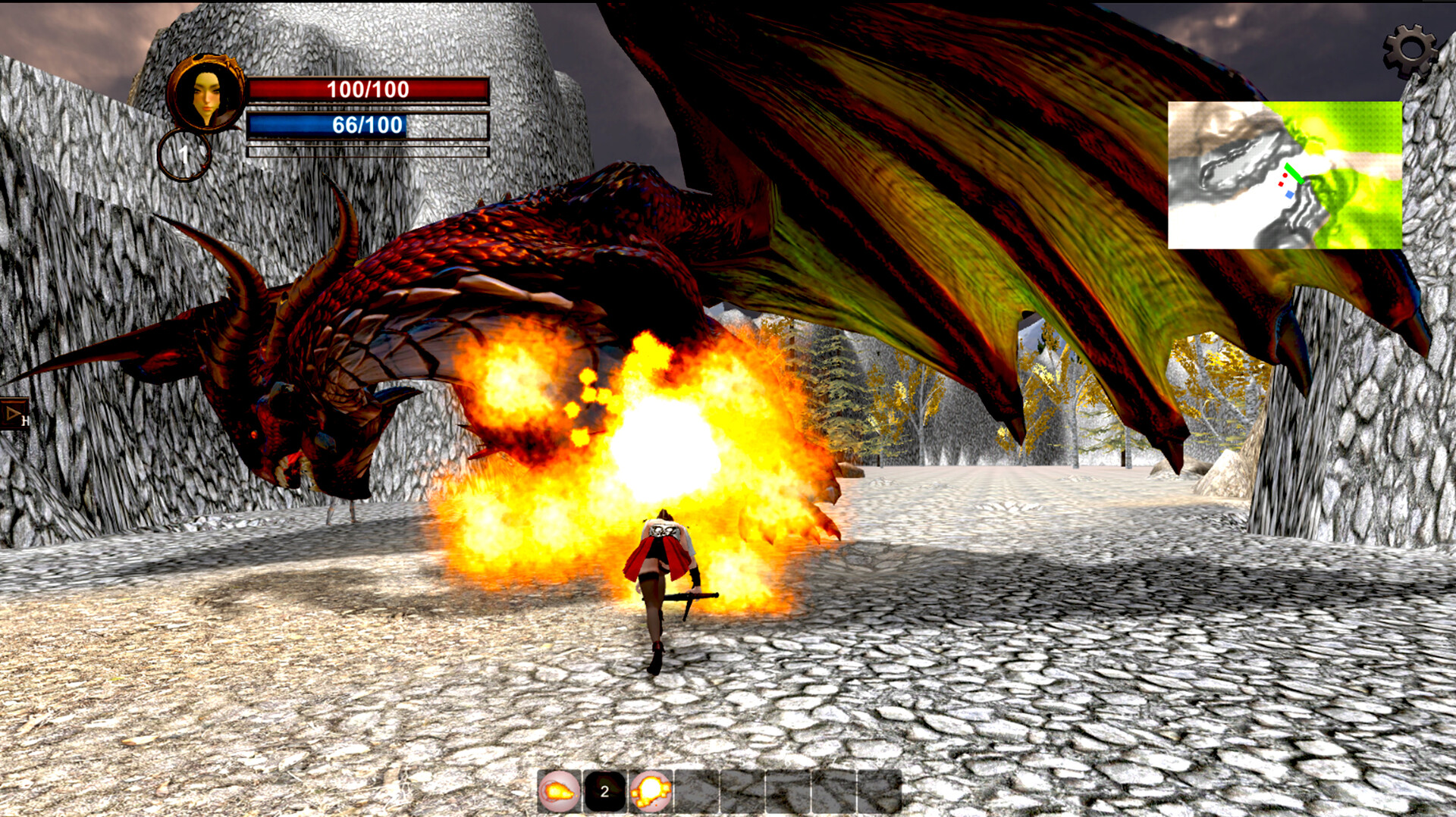
Task: Click the green line marker on the minimap
Action: point(1294,174)
